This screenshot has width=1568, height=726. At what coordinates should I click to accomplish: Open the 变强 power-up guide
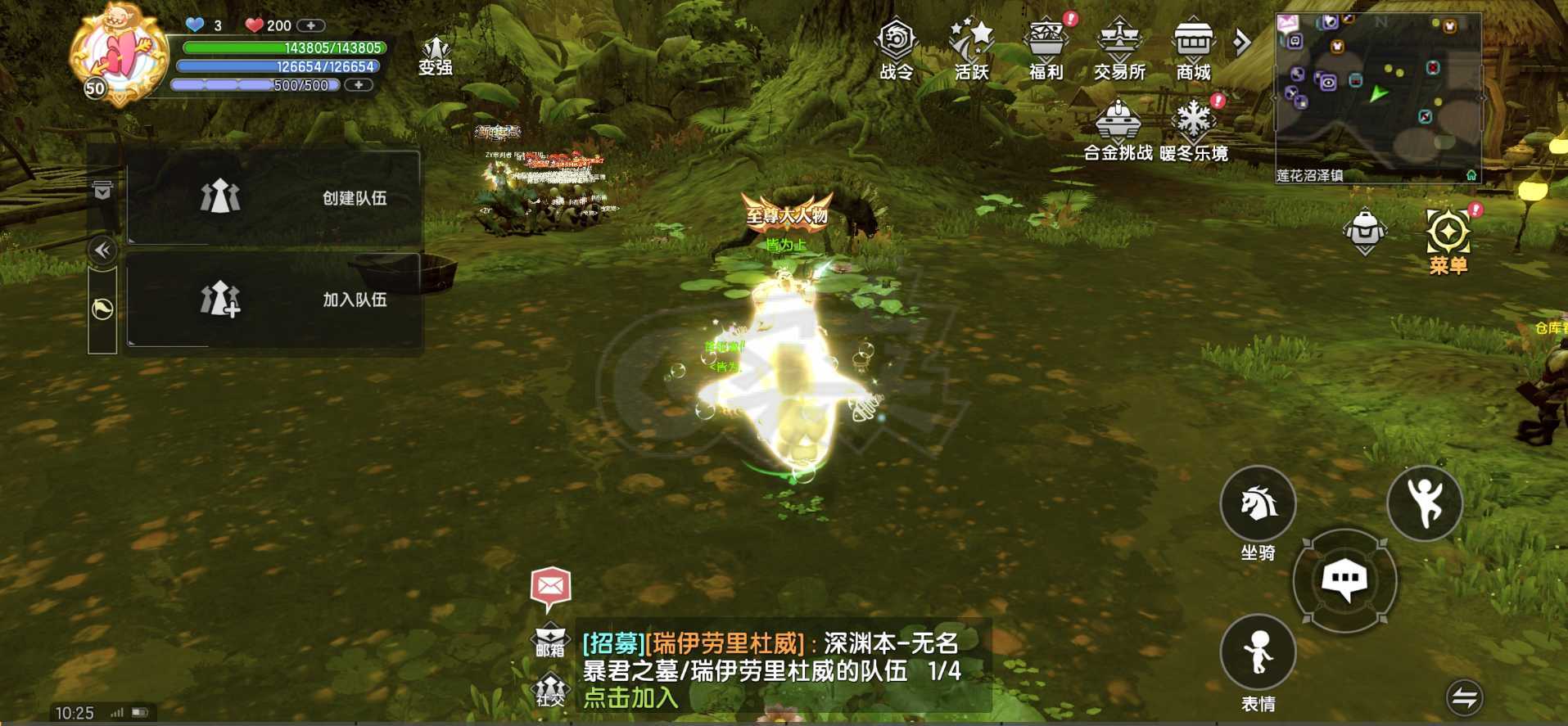(437, 49)
